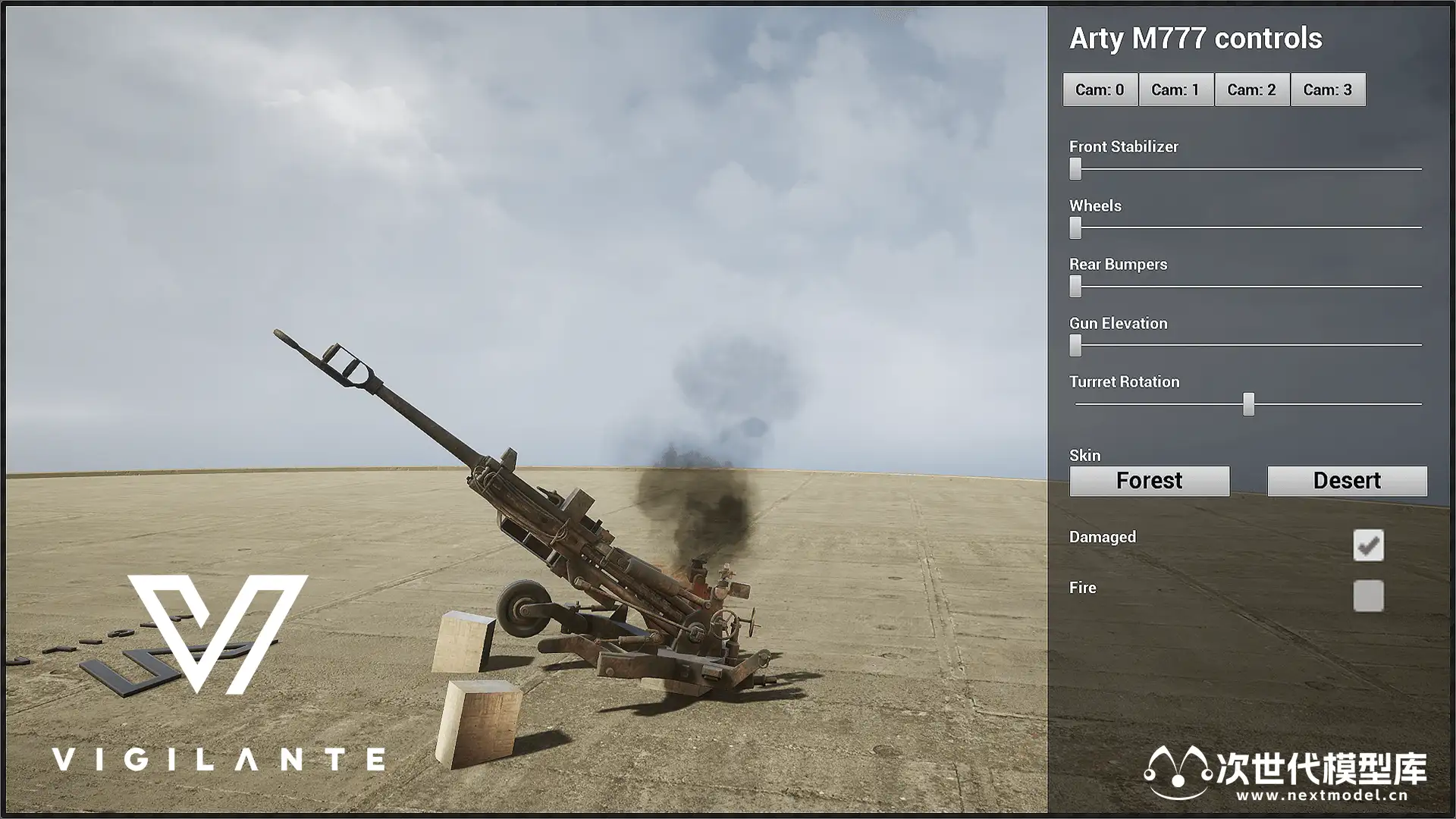Switch to camera Cam: 0
The height and width of the screenshot is (819, 1456).
(1100, 89)
